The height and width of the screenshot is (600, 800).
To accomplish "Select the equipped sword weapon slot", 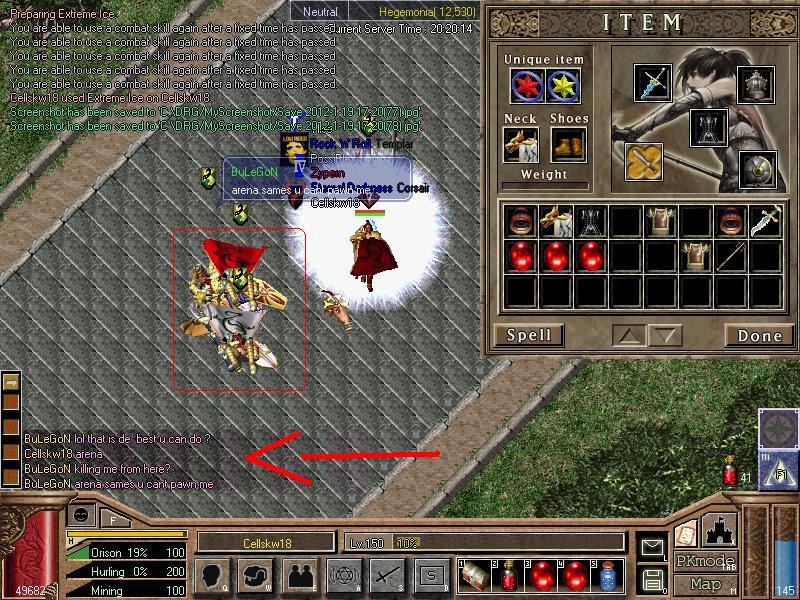I will coord(654,83).
